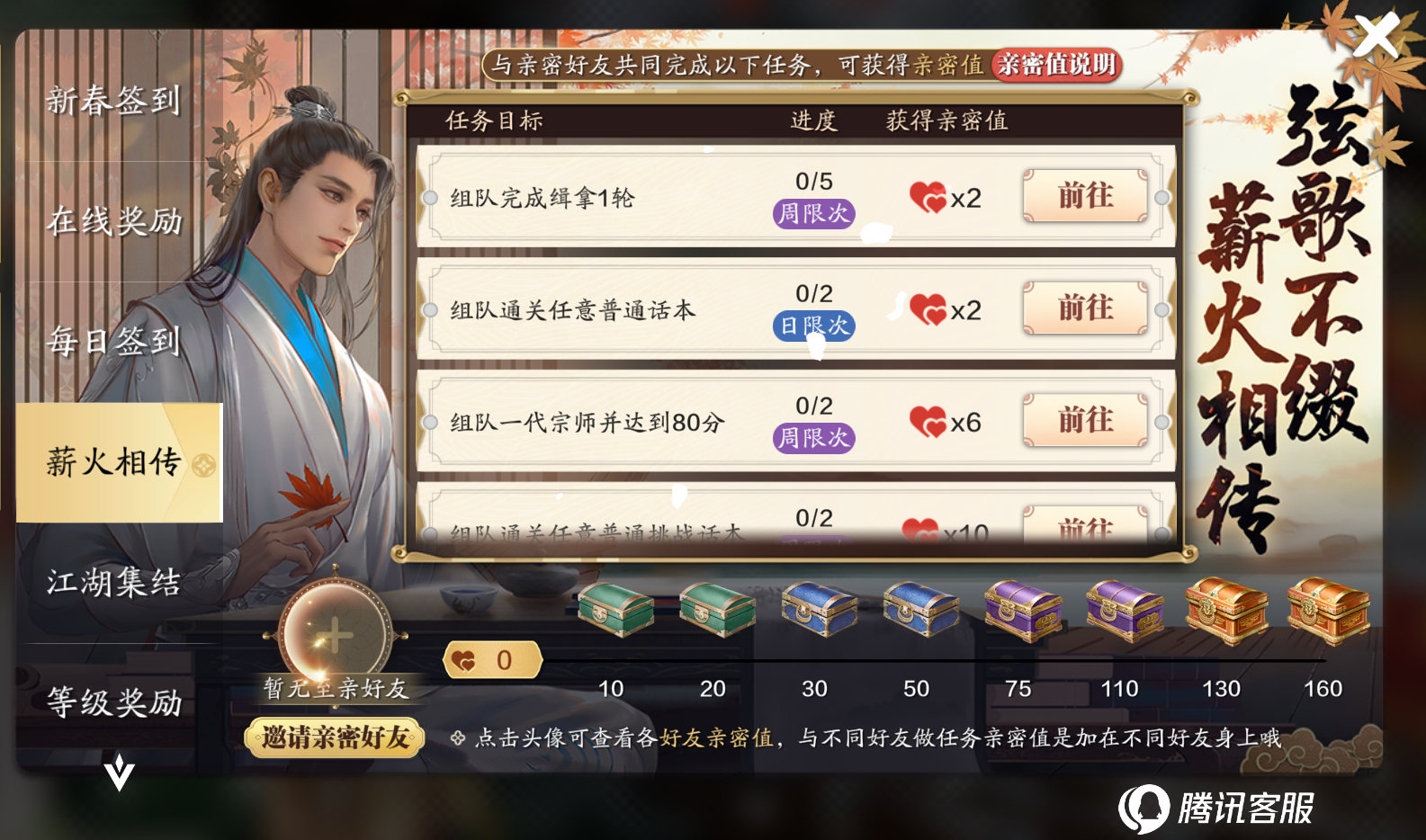Click the heart intimacy counter showing 0
The height and width of the screenshot is (840, 1426).
pos(491,659)
